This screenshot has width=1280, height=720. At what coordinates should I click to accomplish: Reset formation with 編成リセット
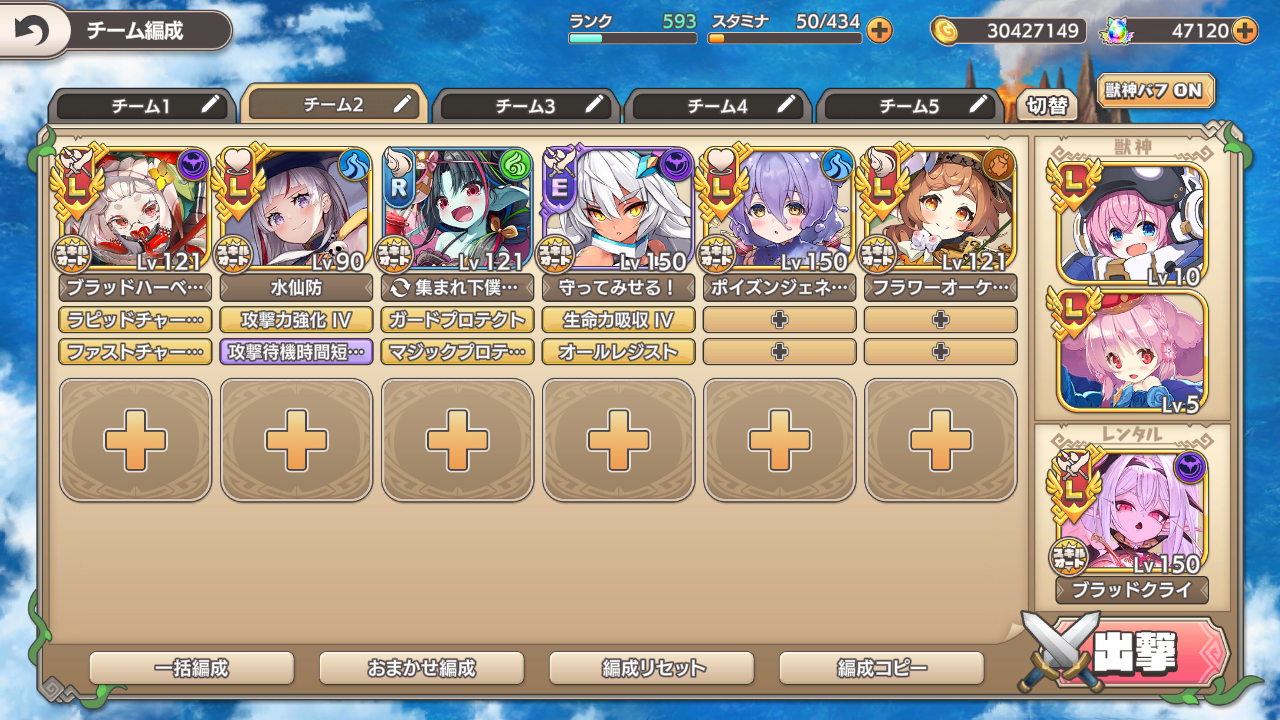tap(651, 668)
